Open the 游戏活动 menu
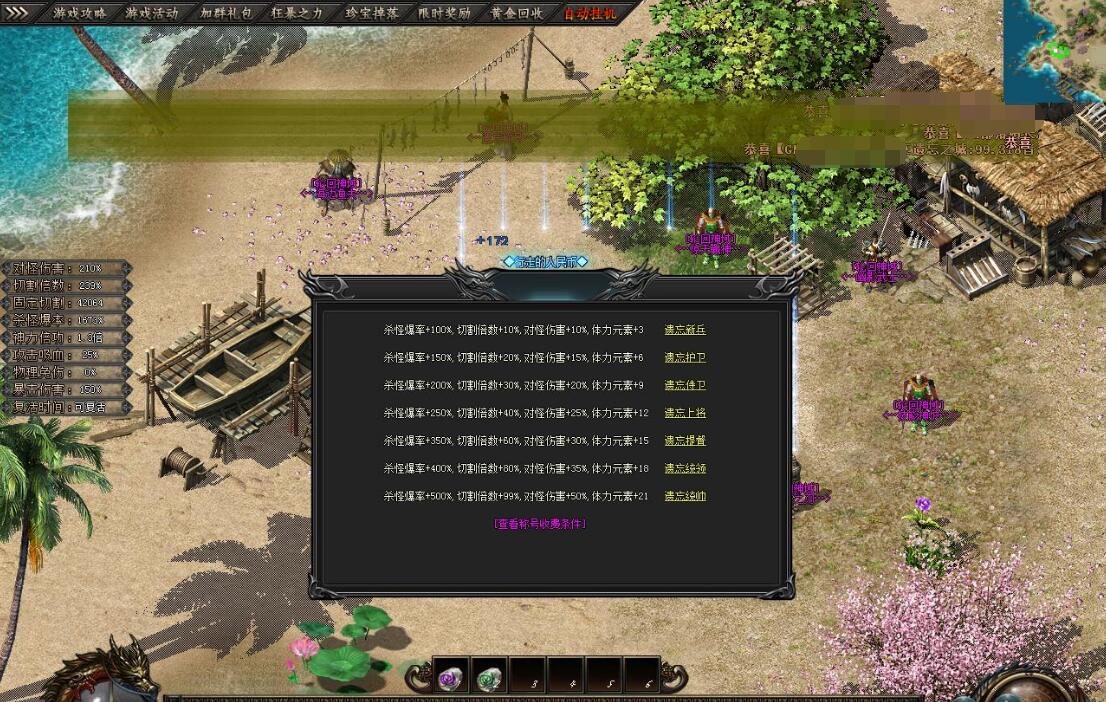Screen dimensions: 1106x702 152,13
